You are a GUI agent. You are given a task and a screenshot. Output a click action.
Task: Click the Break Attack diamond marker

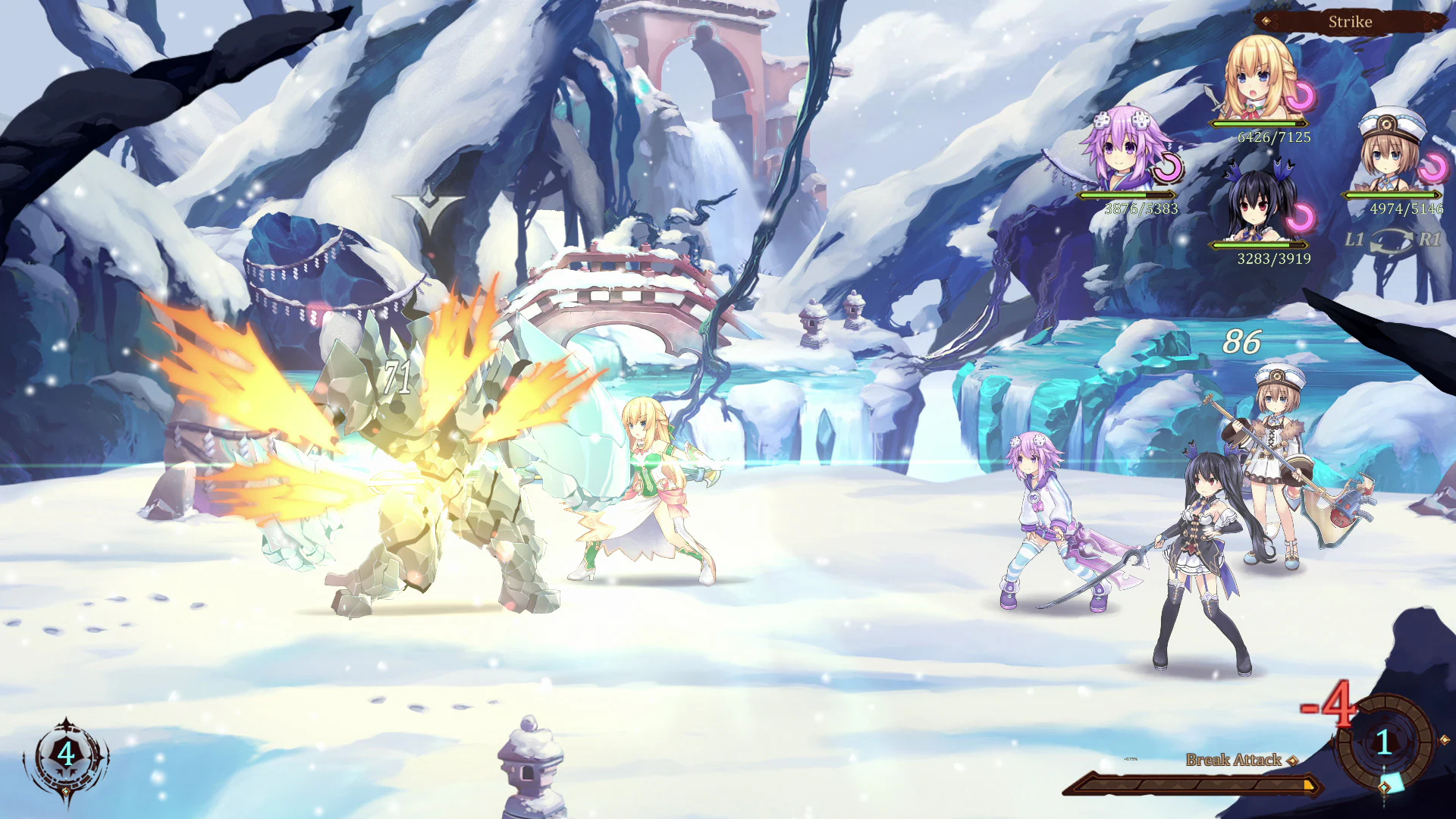pyautogui.click(x=1292, y=761)
